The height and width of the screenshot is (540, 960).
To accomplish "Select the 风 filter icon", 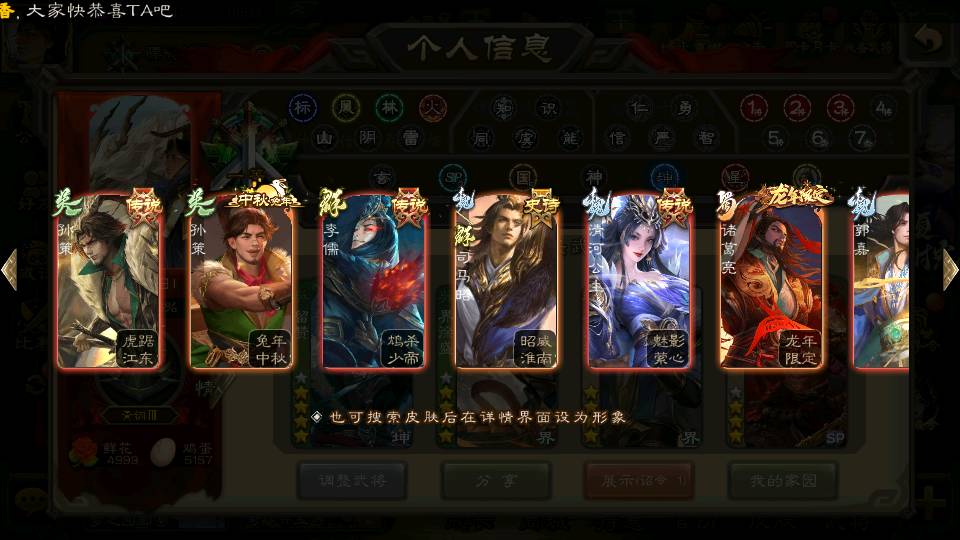I will [346, 107].
